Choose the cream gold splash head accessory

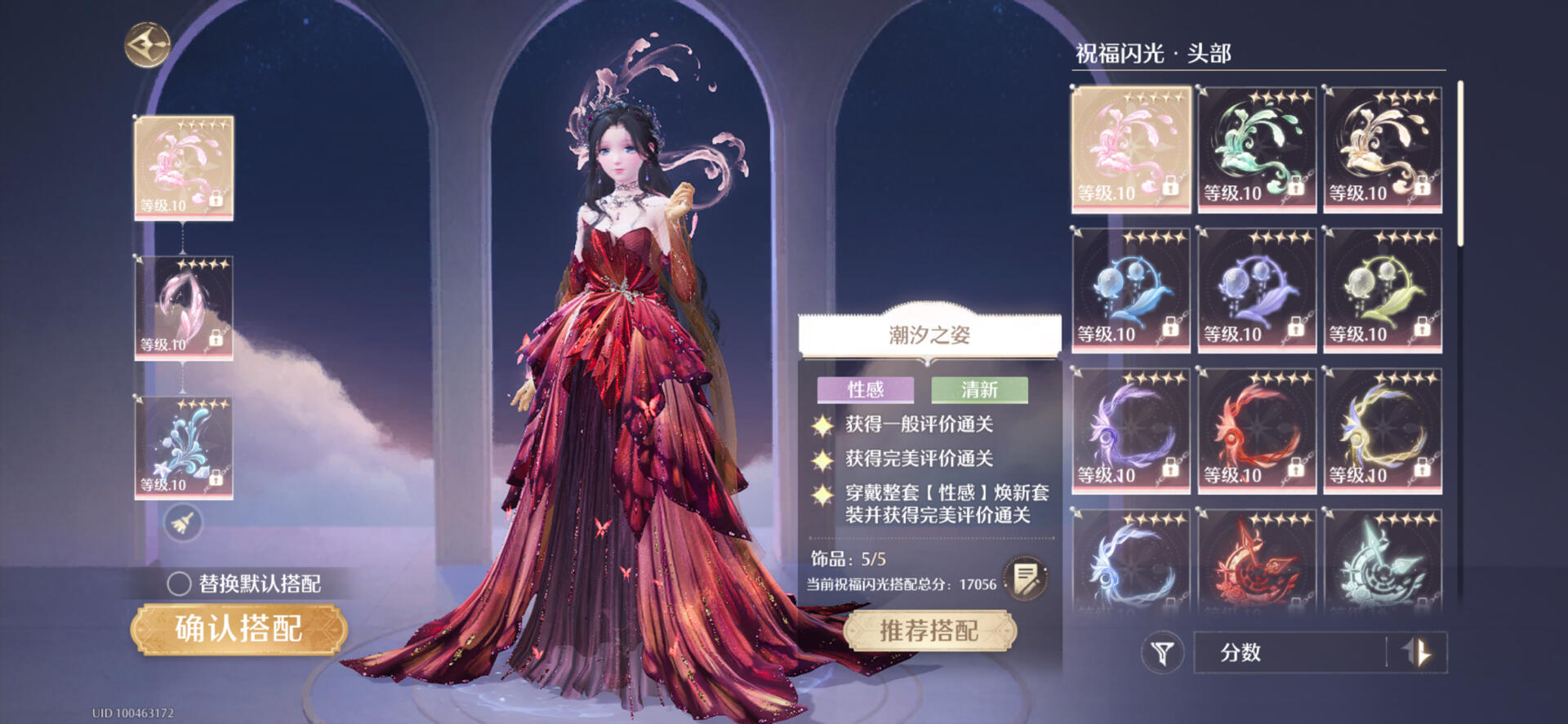[x=1382, y=149]
